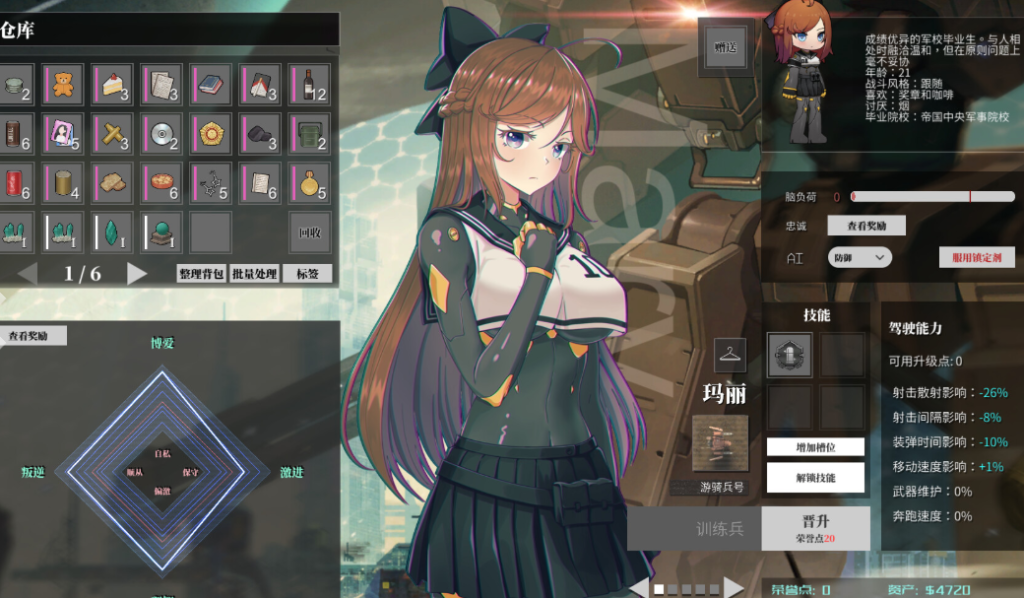Click the 标签 tags button
The width and height of the screenshot is (1024, 598).
click(307, 273)
